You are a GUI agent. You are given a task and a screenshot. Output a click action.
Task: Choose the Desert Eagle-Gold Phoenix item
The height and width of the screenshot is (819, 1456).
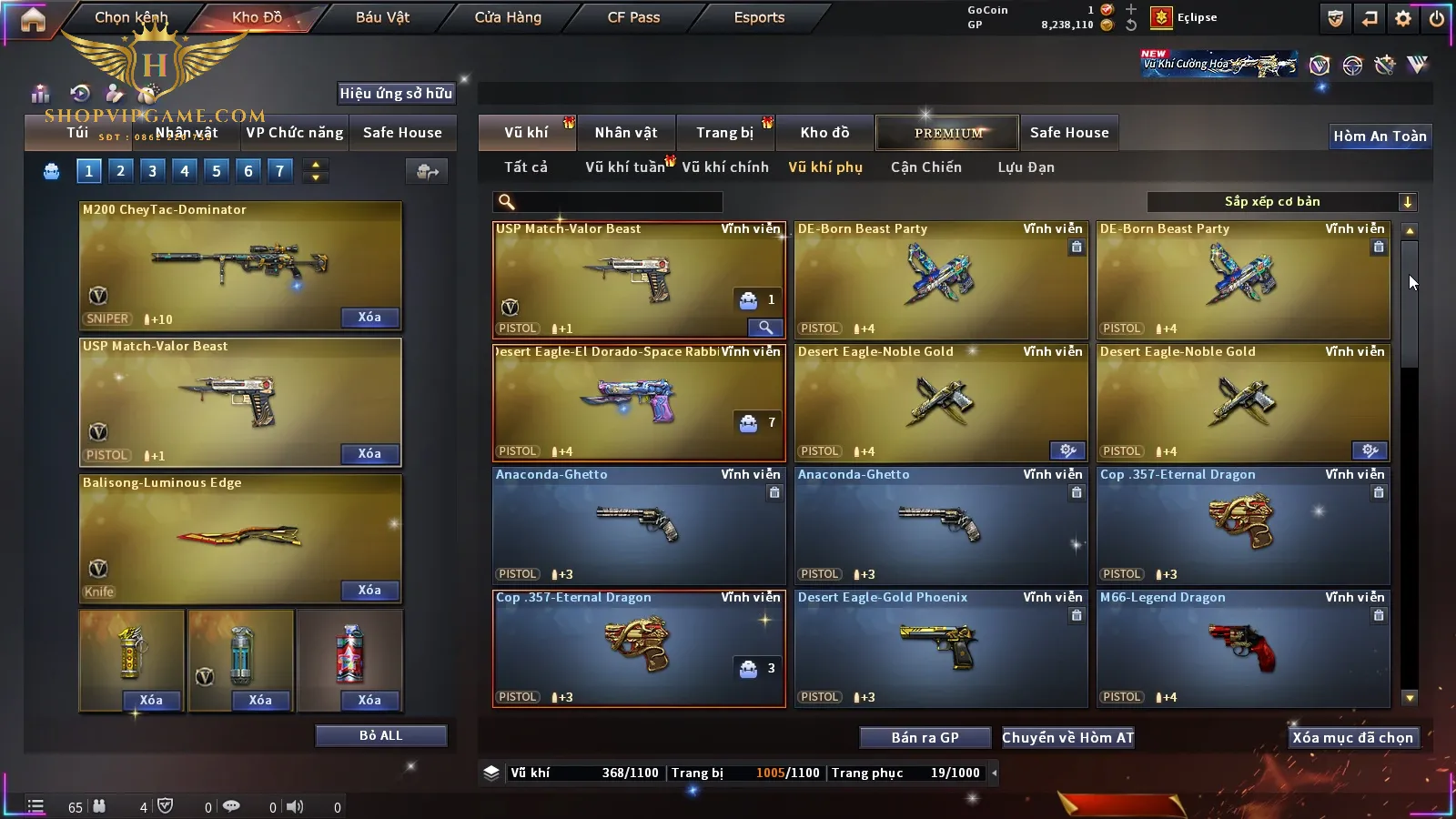tap(941, 648)
